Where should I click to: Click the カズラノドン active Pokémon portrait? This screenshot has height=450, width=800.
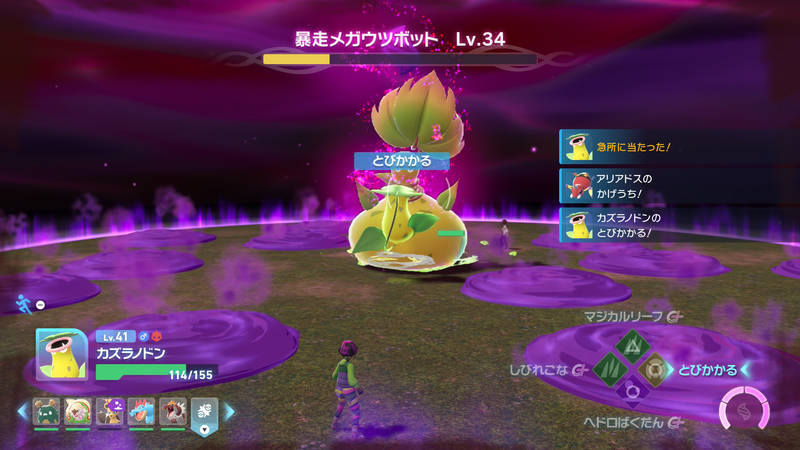tap(62, 354)
